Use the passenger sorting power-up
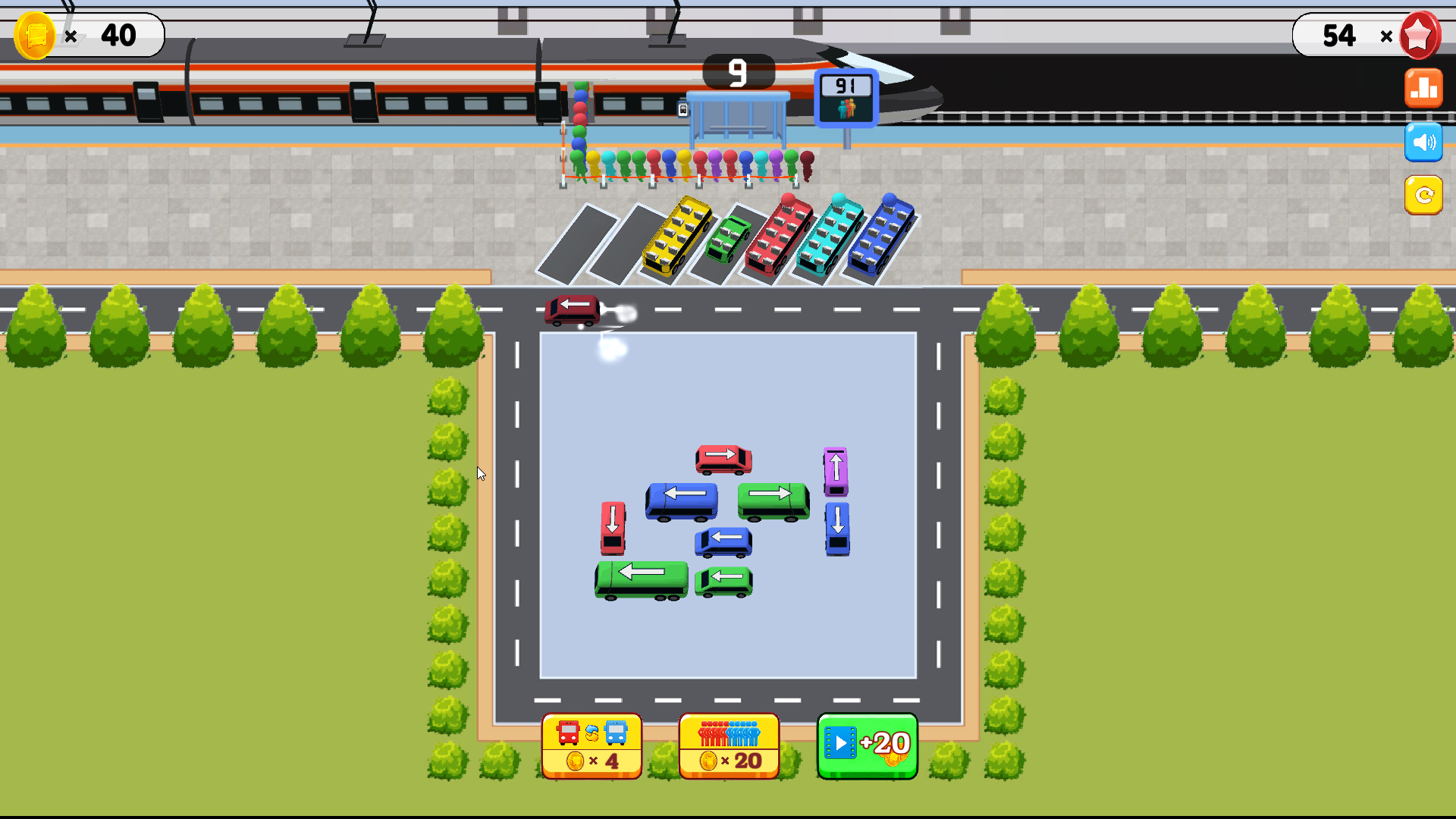 (x=729, y=745)
